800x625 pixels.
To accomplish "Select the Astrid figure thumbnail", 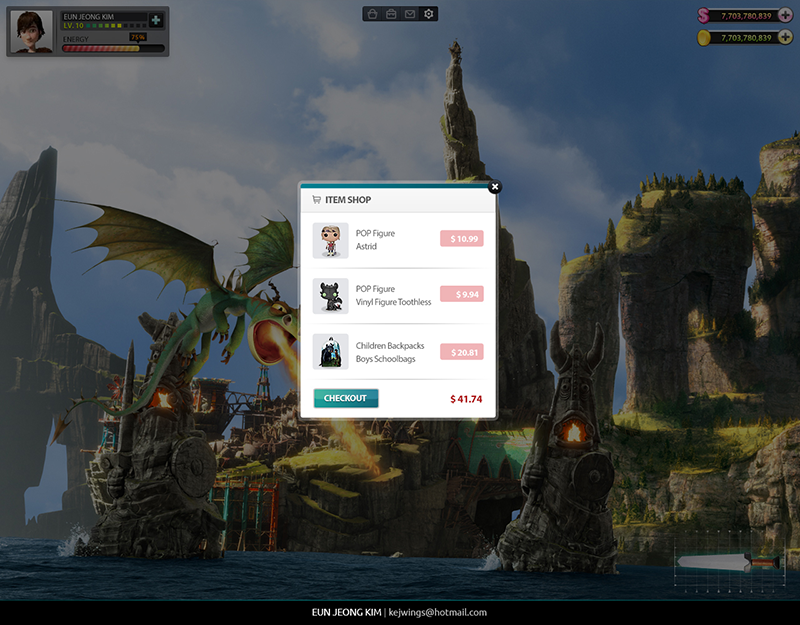I will point(330,240).
